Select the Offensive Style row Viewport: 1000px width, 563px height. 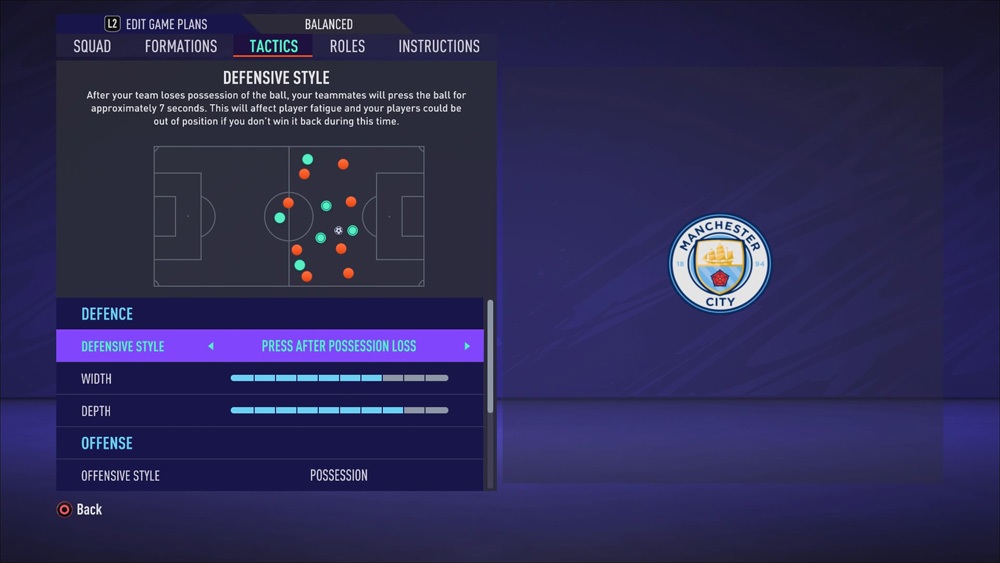270,475
